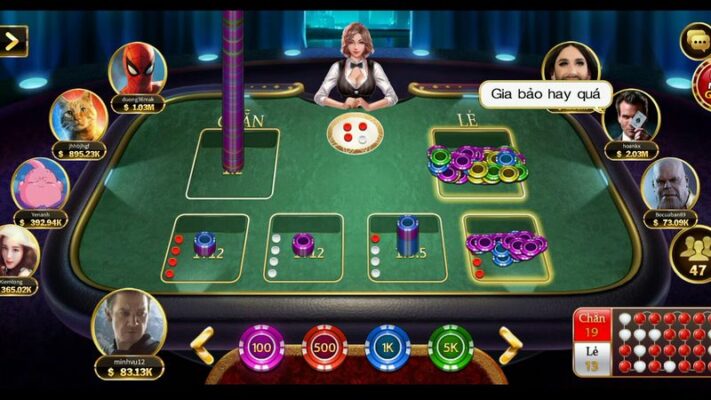
Task: Choose the 500 betting chip
Action: click(324, 348)
